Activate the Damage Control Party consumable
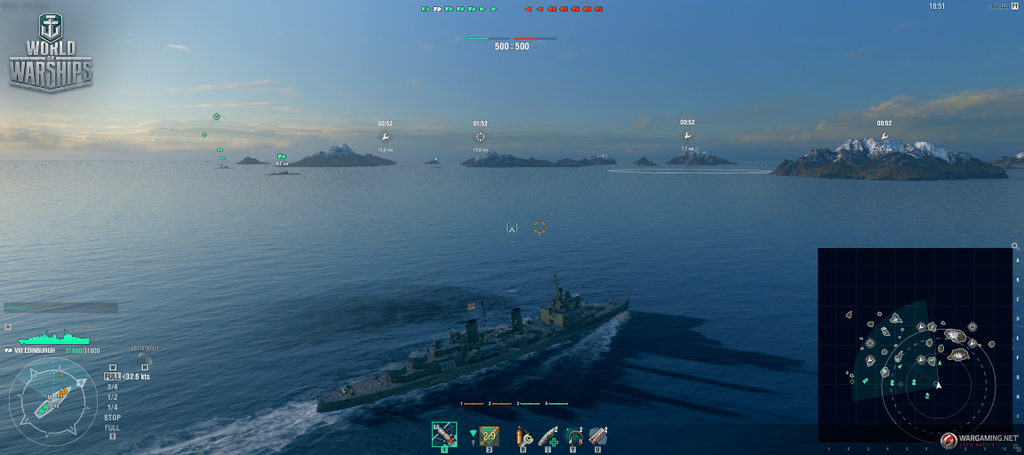Screen dimensions: 1024x455 [x=521, y=435]
